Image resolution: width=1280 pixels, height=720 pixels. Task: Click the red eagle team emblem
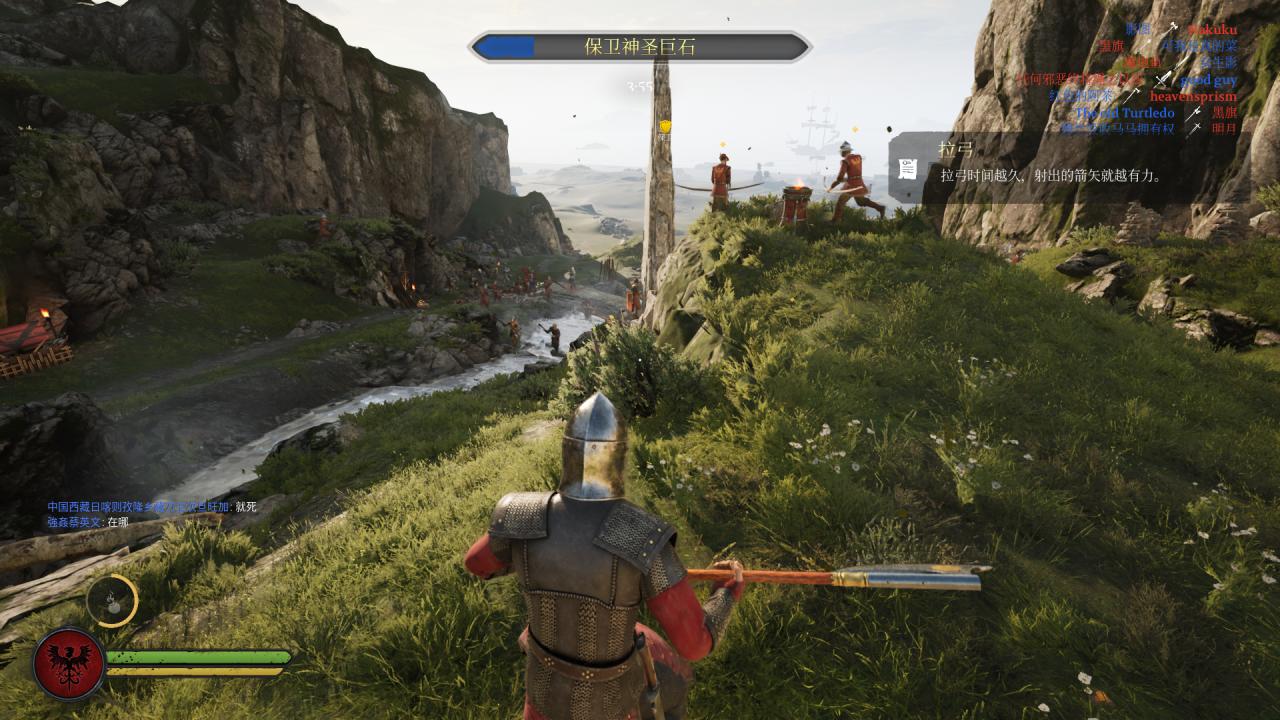tap(69, 663)
